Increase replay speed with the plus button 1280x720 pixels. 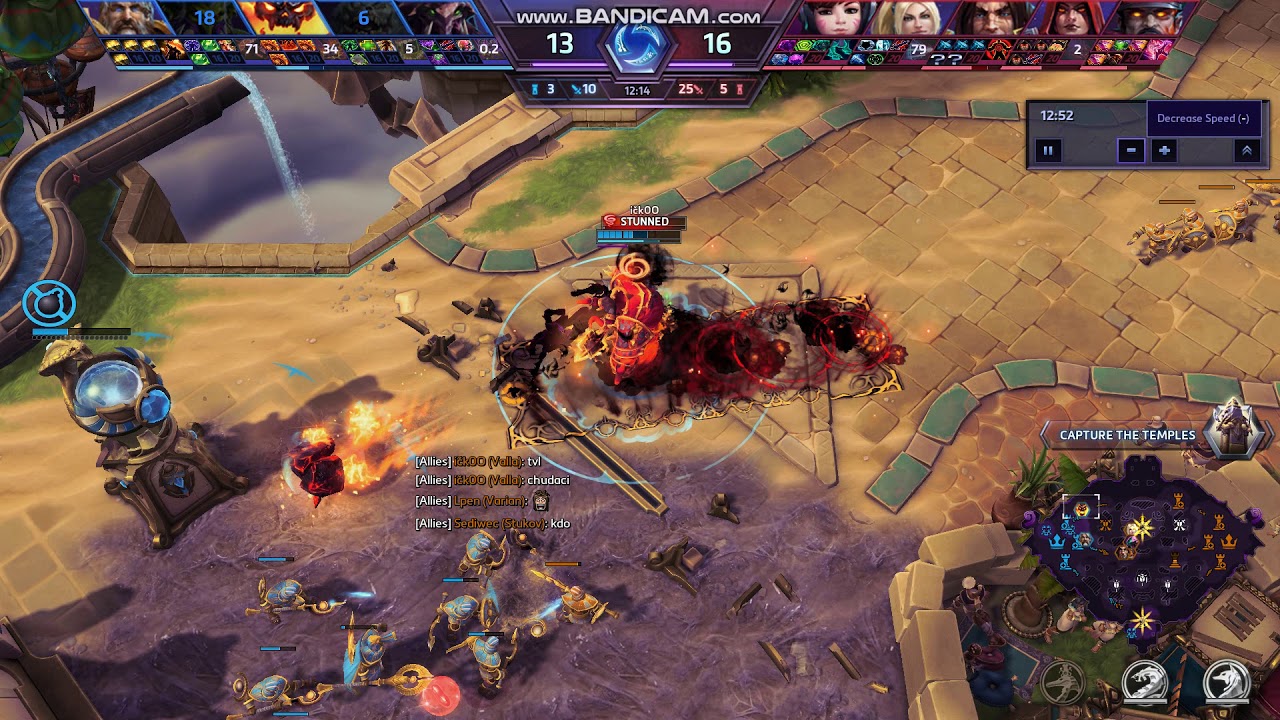[1164, 151]
